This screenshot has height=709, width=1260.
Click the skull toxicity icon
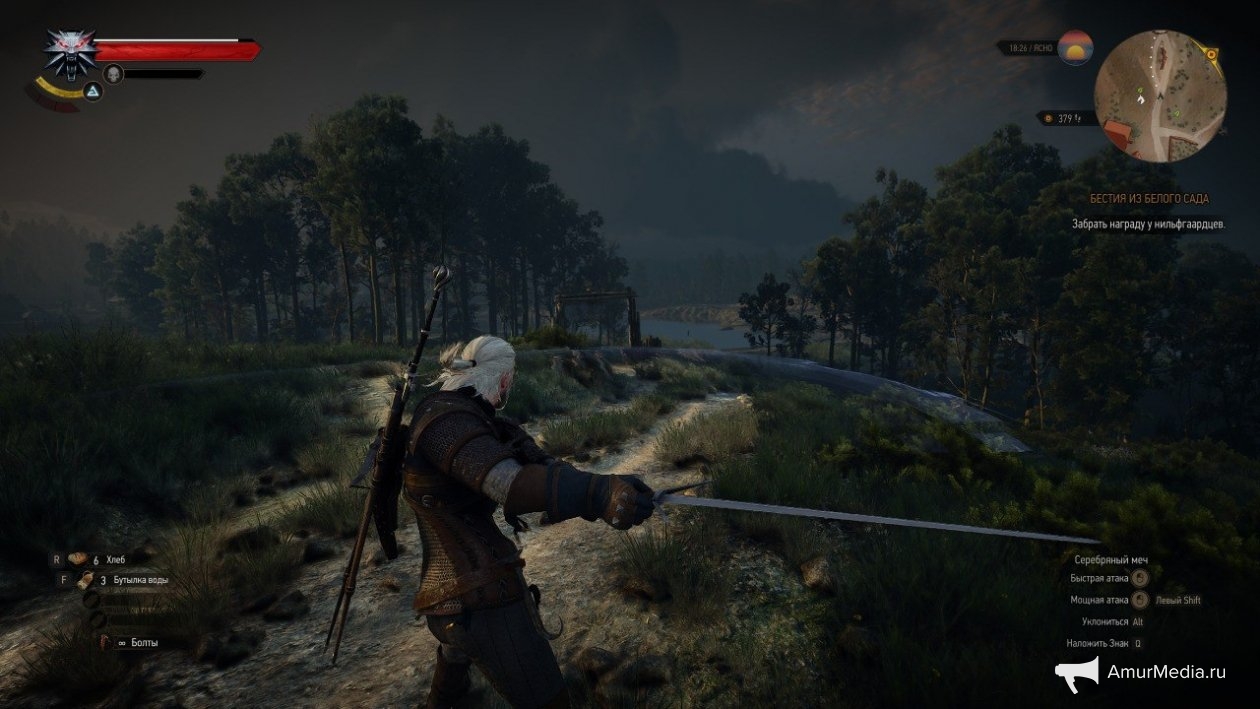coord(113,73)
